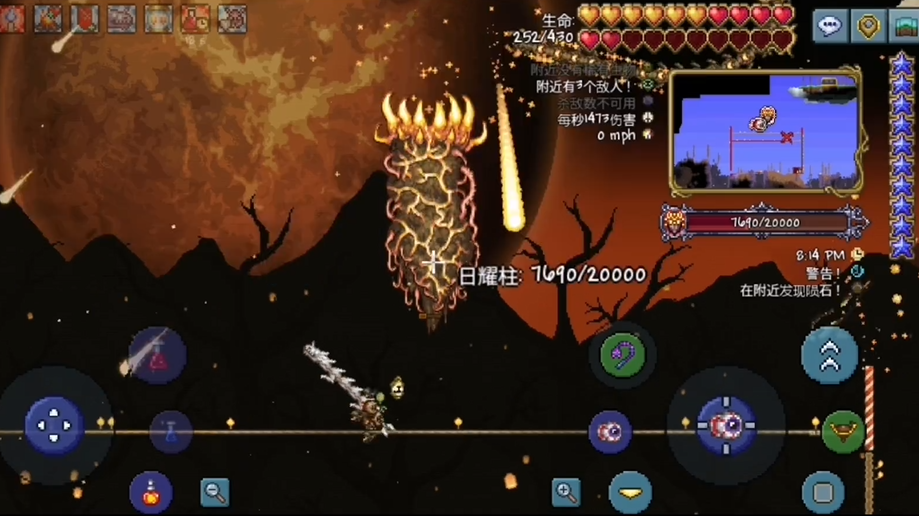Use the grappling hook button
The height and width of the screenshot is (516, 919).
click(622, 353)
